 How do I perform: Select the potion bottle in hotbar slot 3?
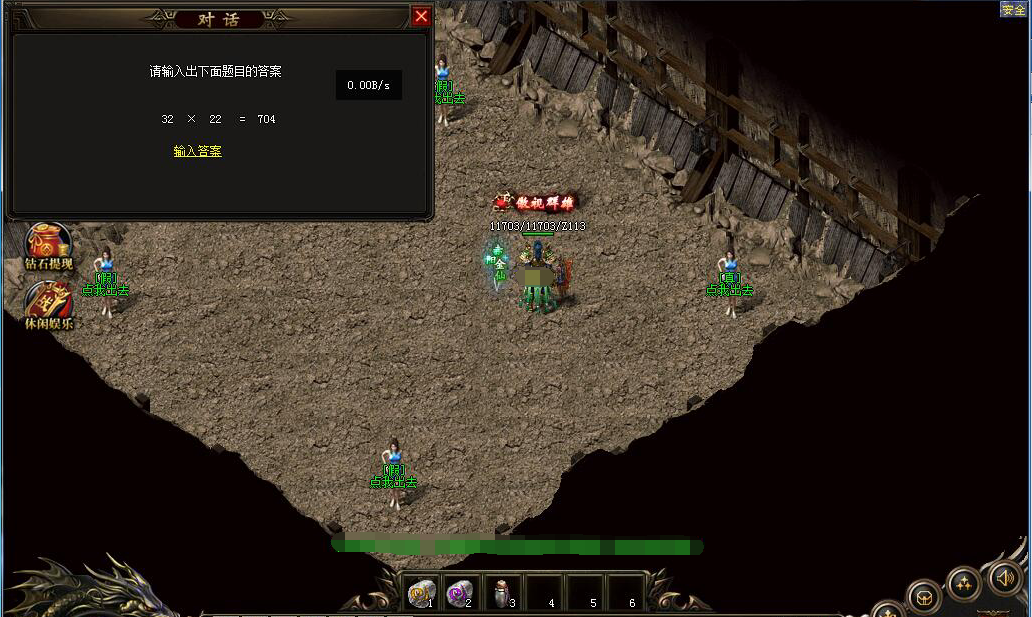pos(501,594)
